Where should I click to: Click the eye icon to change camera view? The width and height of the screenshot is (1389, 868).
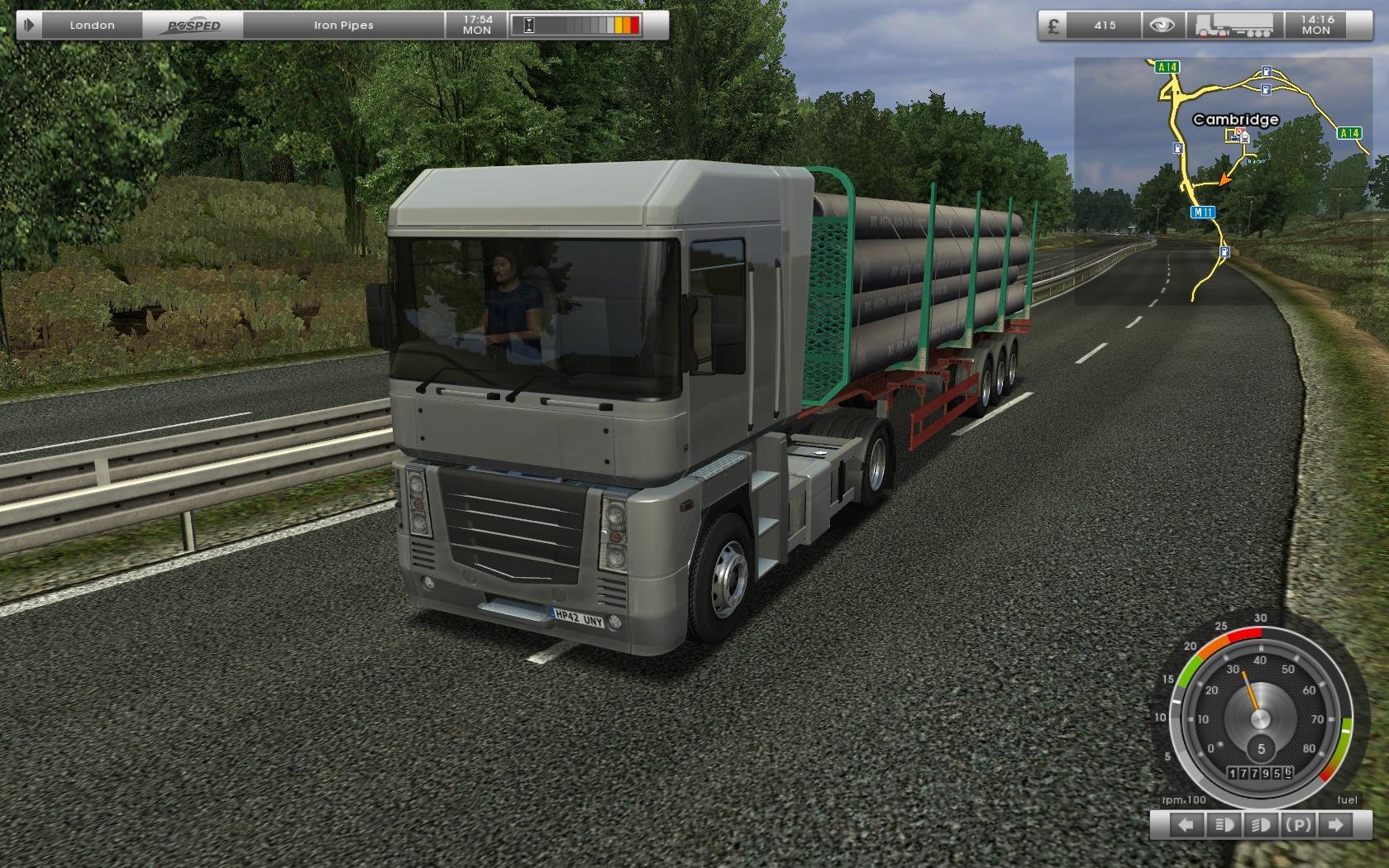pyautogui.click(x=1161, y=25)
